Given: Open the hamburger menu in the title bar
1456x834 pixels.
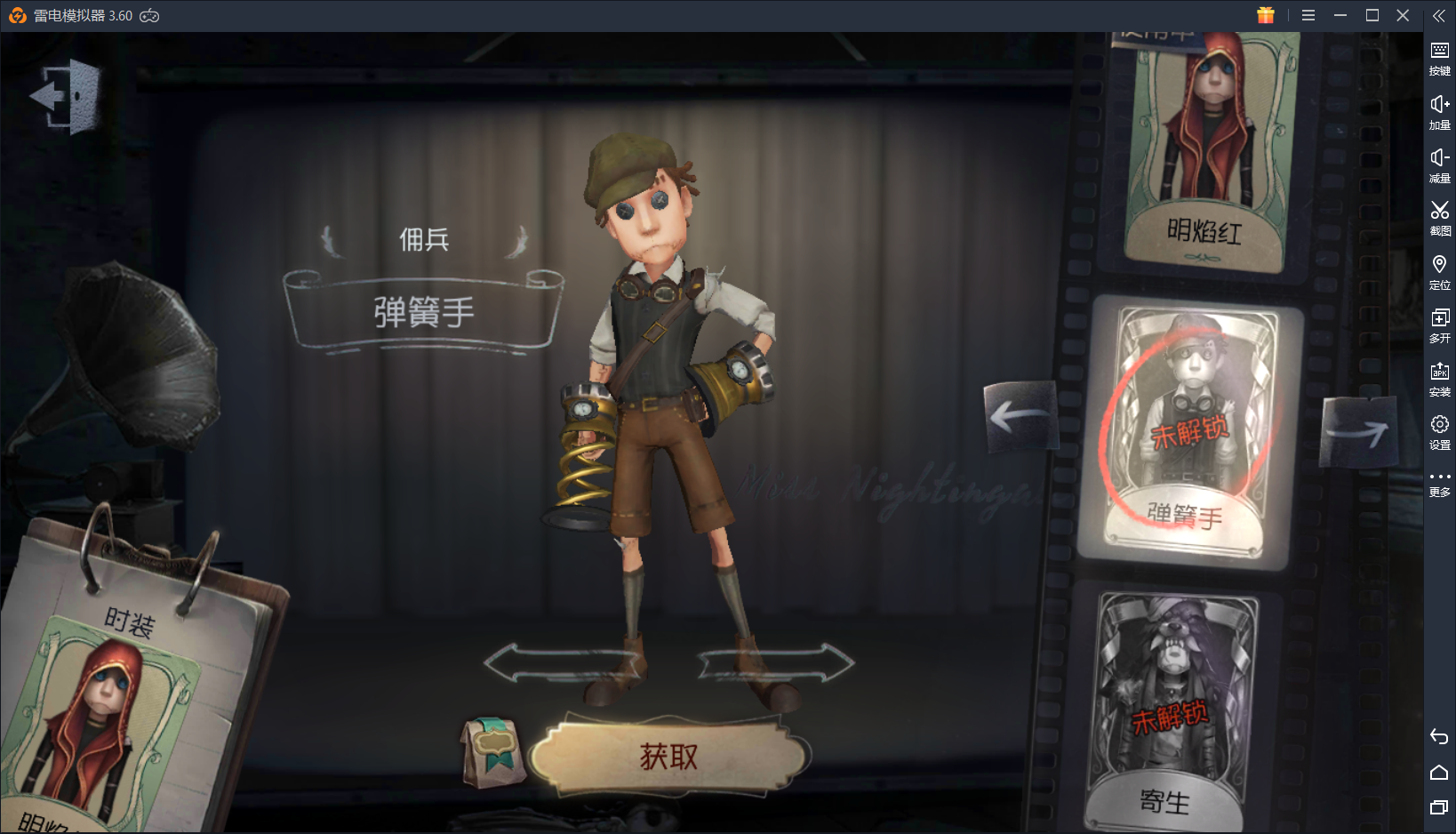Looking at the screenshot, I should [x=1308, y=15].
